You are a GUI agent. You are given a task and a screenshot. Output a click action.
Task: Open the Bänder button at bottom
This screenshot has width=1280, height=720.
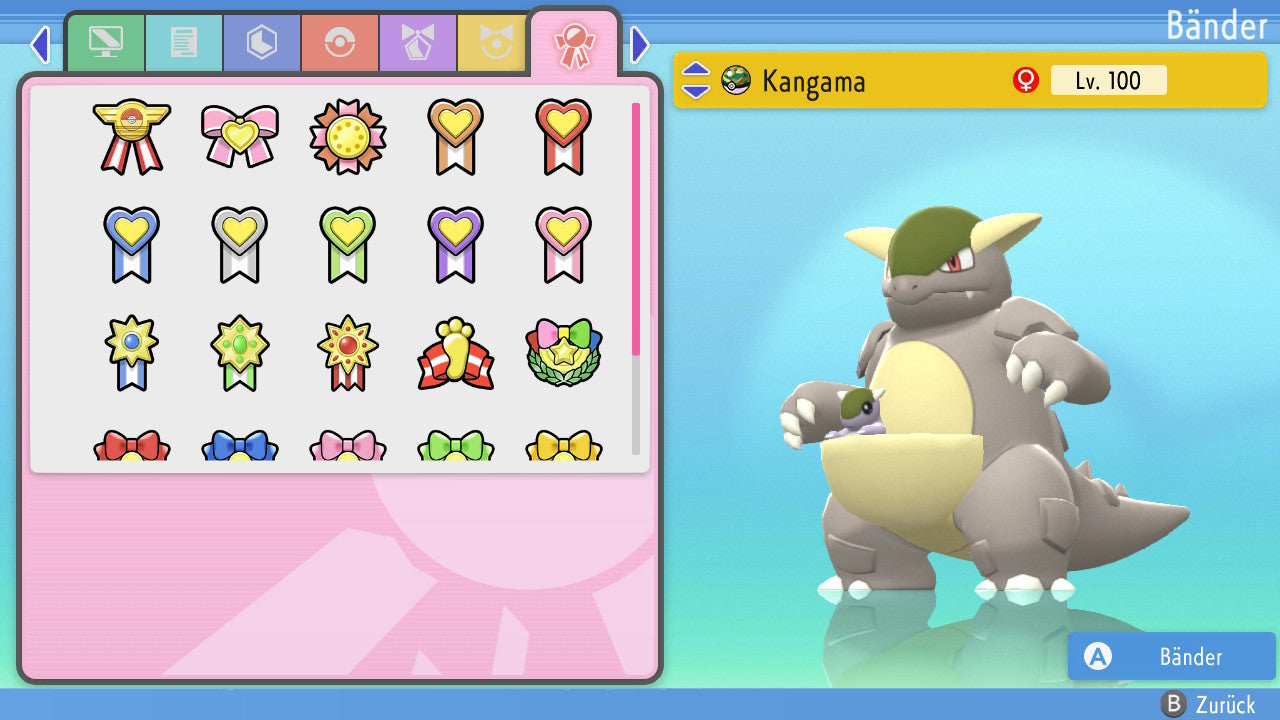click(x=1172, y=656)
